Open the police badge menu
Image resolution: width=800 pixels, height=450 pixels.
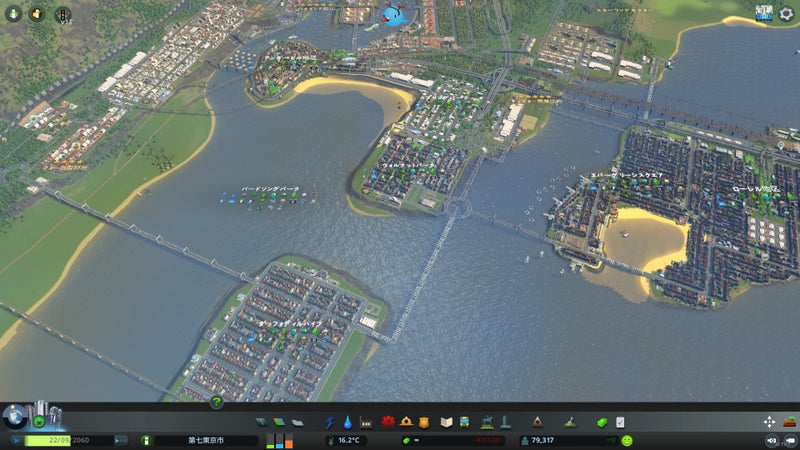[x=424, y=422]
